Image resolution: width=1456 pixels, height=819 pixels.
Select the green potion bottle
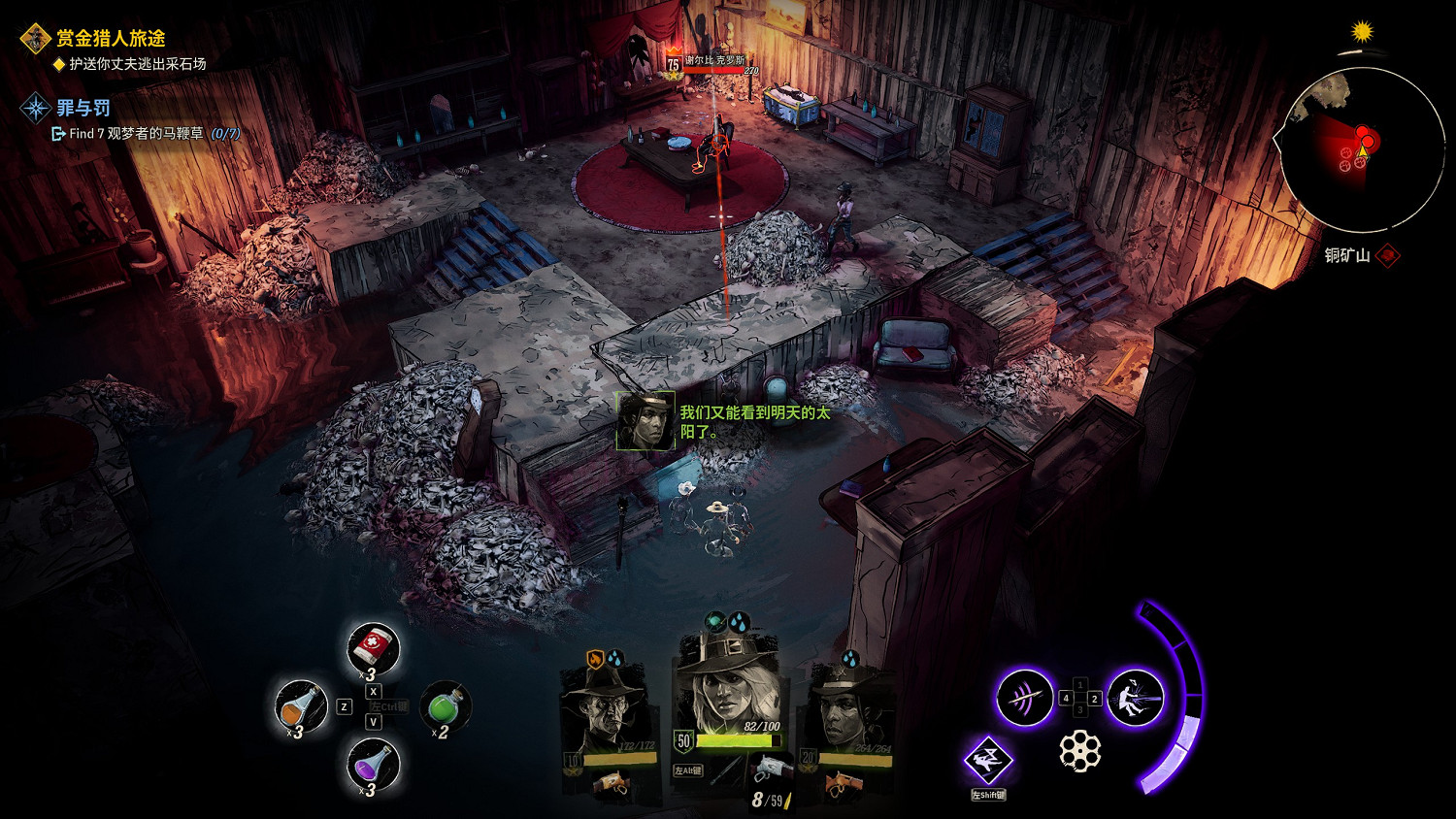pyautogui.click(x=446, y=705)
